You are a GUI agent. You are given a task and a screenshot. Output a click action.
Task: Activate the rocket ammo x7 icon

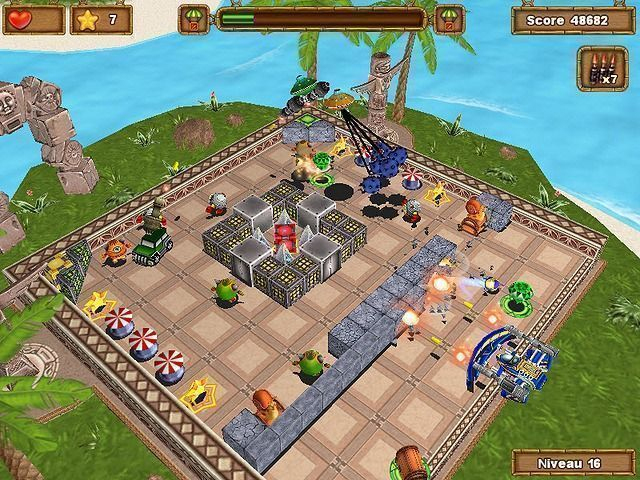point(602,68)
